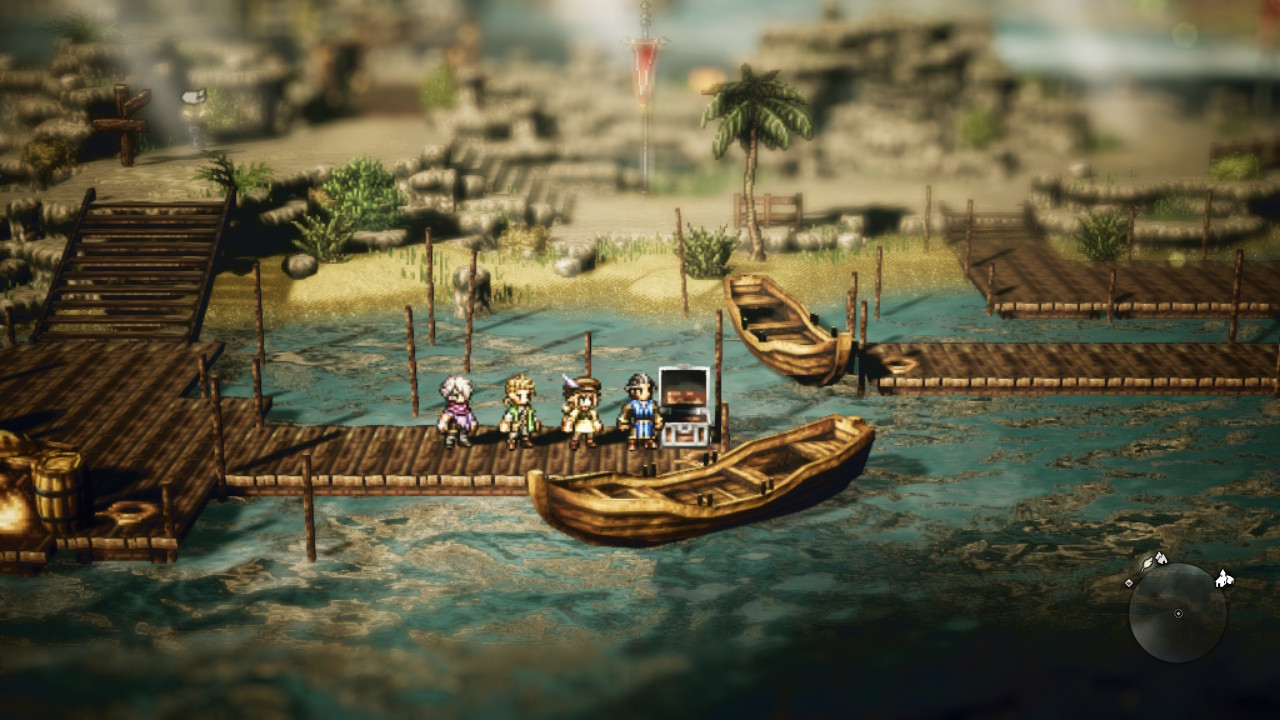1280x720 pixels.
Task: Select the mountain and house marker
Action: 1161,557
